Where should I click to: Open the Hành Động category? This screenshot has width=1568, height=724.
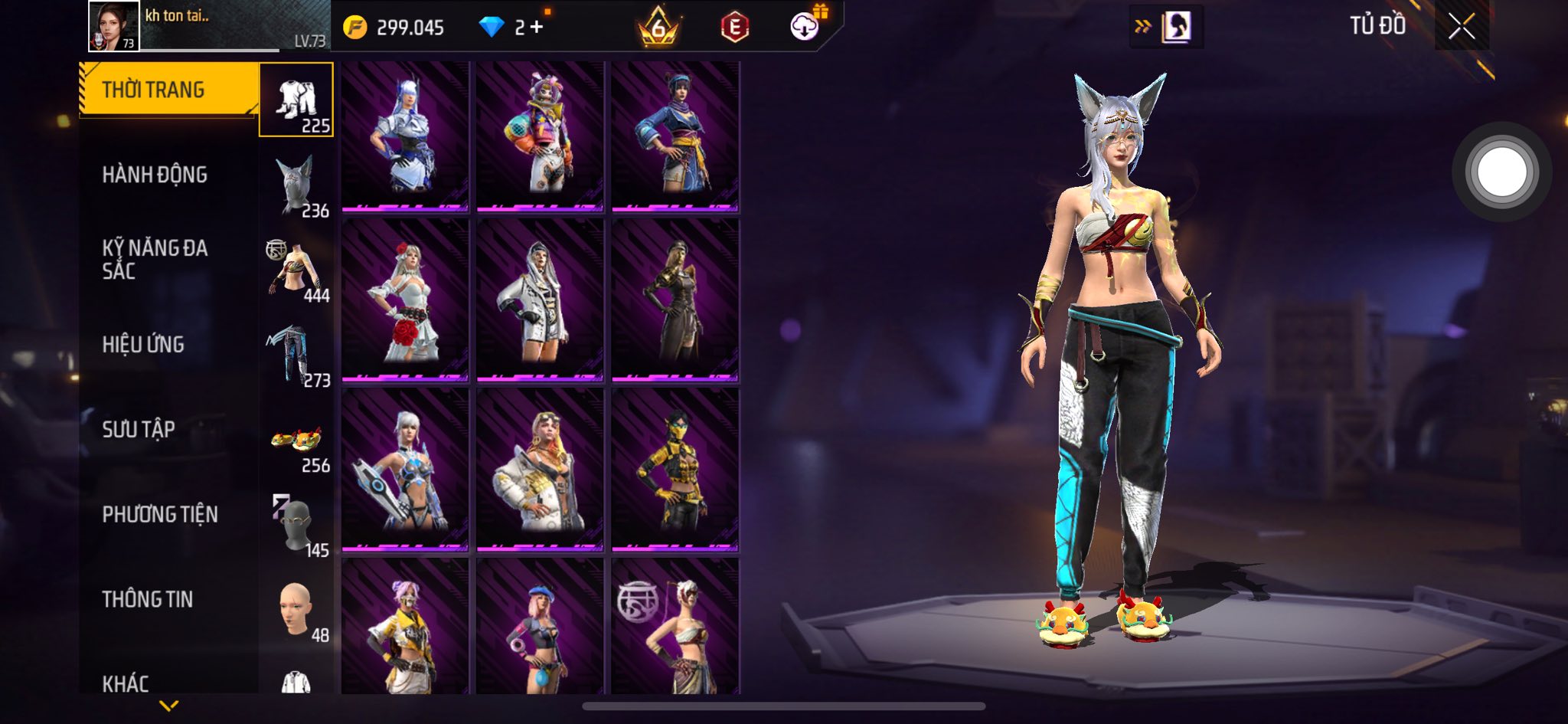pos(155,175)
